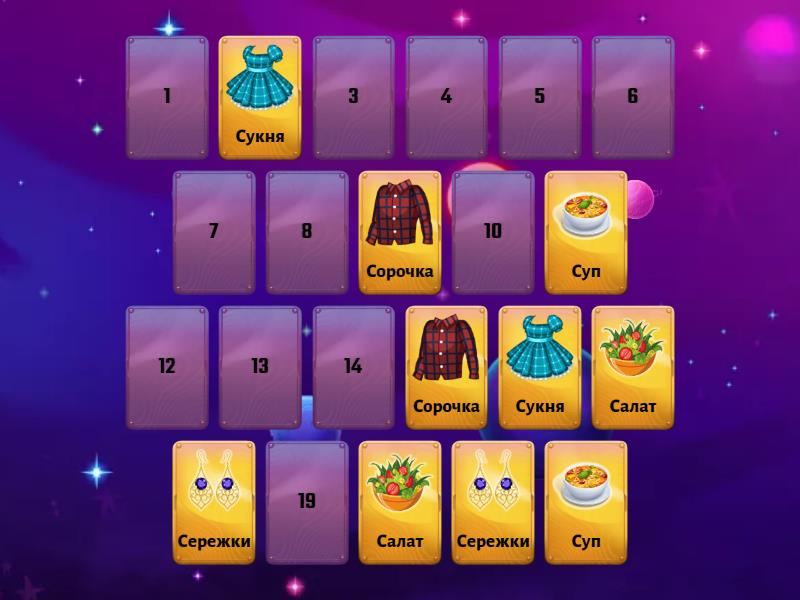Reveal the card numbered 3
The height and width of the screenshot is (600, 800).
pos(353,97)
